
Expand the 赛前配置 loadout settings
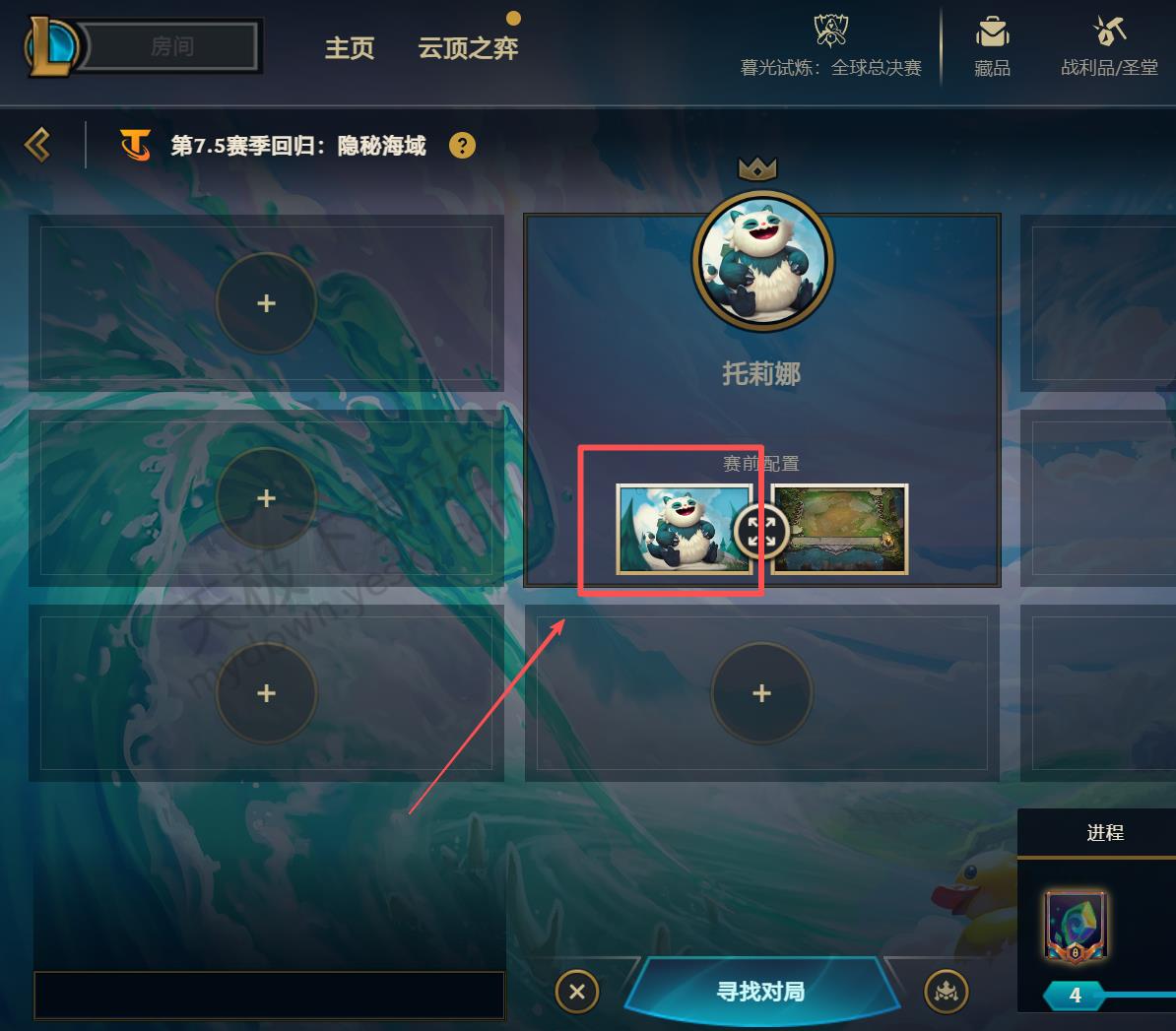pyautogui.click(x=760, y=532)
